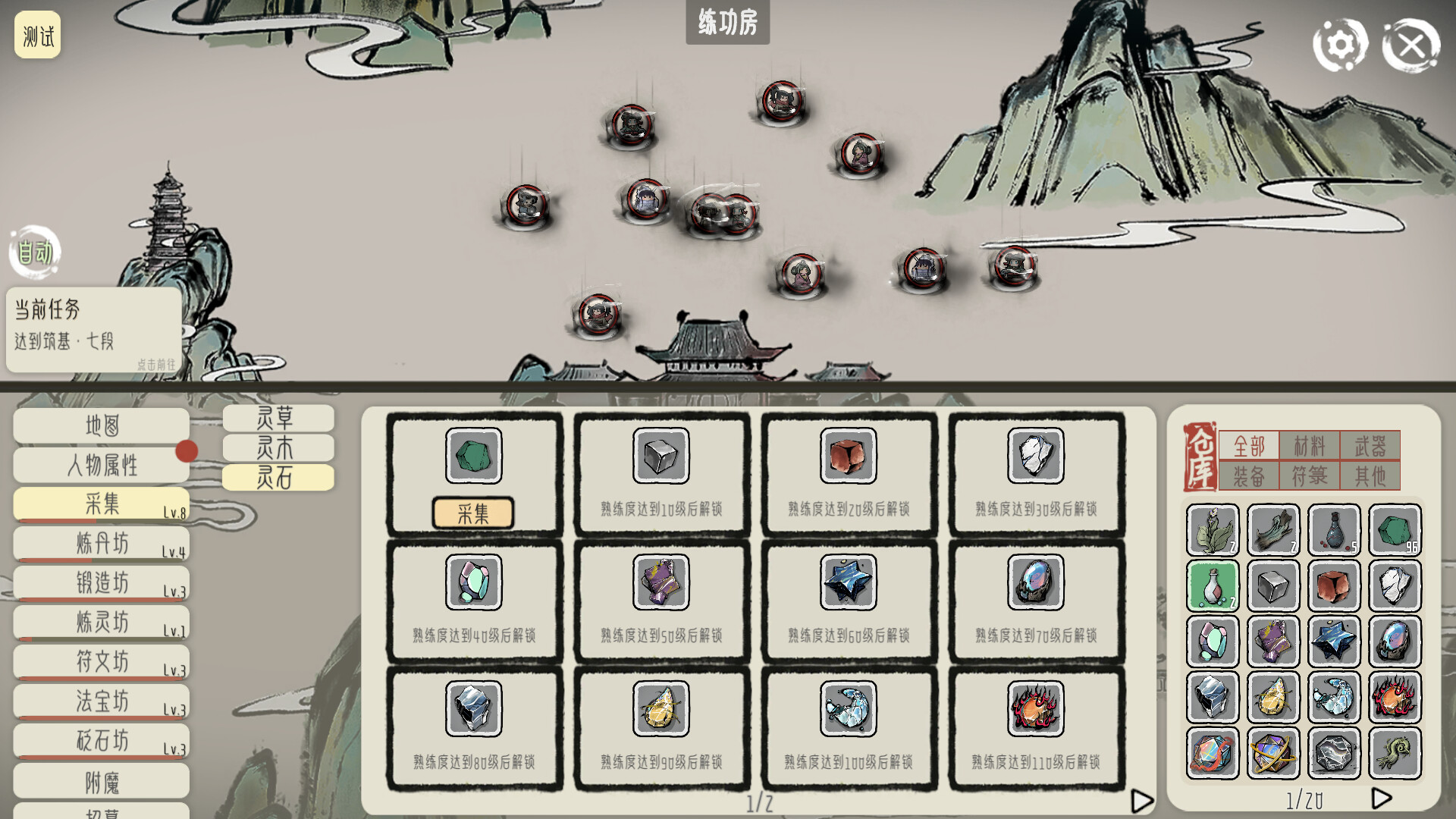Screen dimensions: 1456x819
Task: Select the green ore stack showing 96
Action: pos(1394,529)
